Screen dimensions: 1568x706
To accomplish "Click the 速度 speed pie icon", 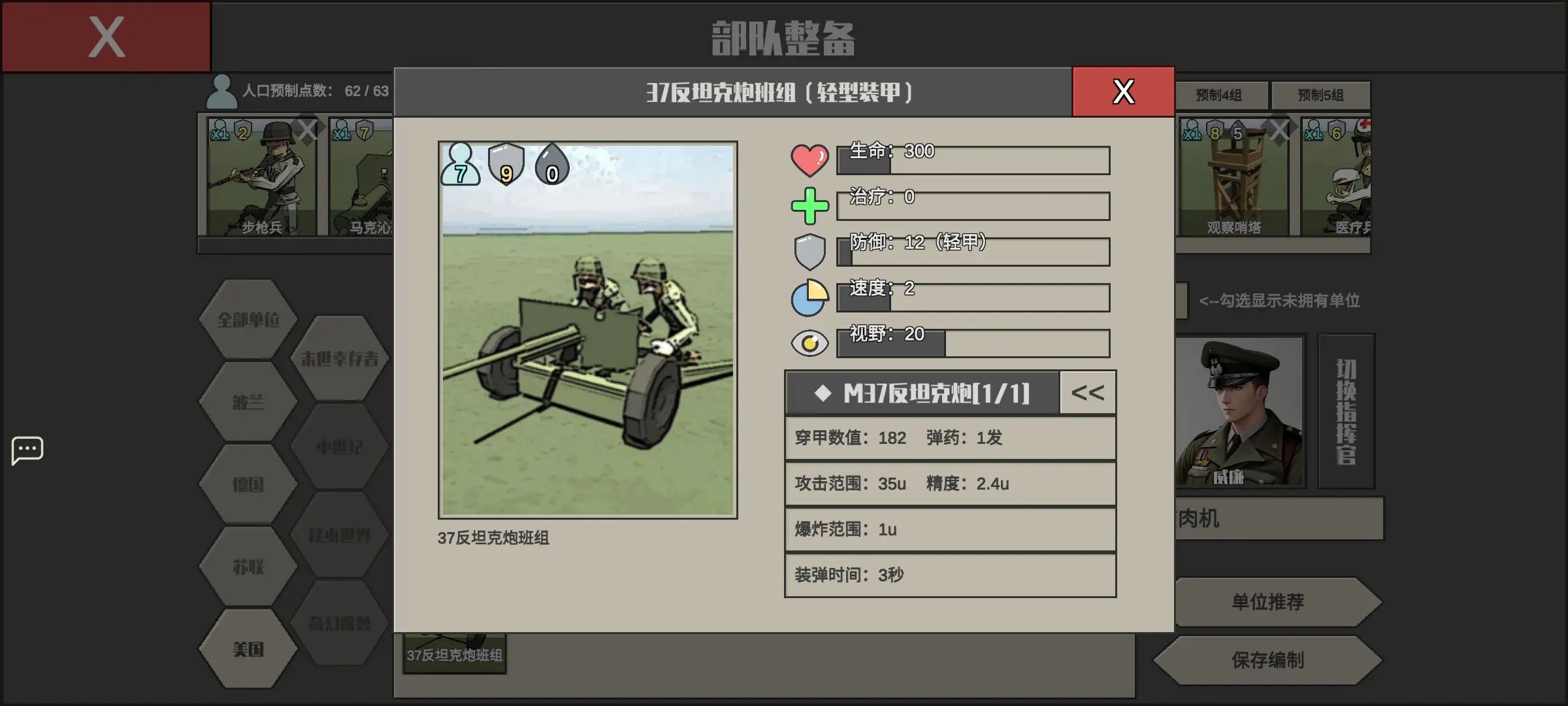I will pos(809,297).
